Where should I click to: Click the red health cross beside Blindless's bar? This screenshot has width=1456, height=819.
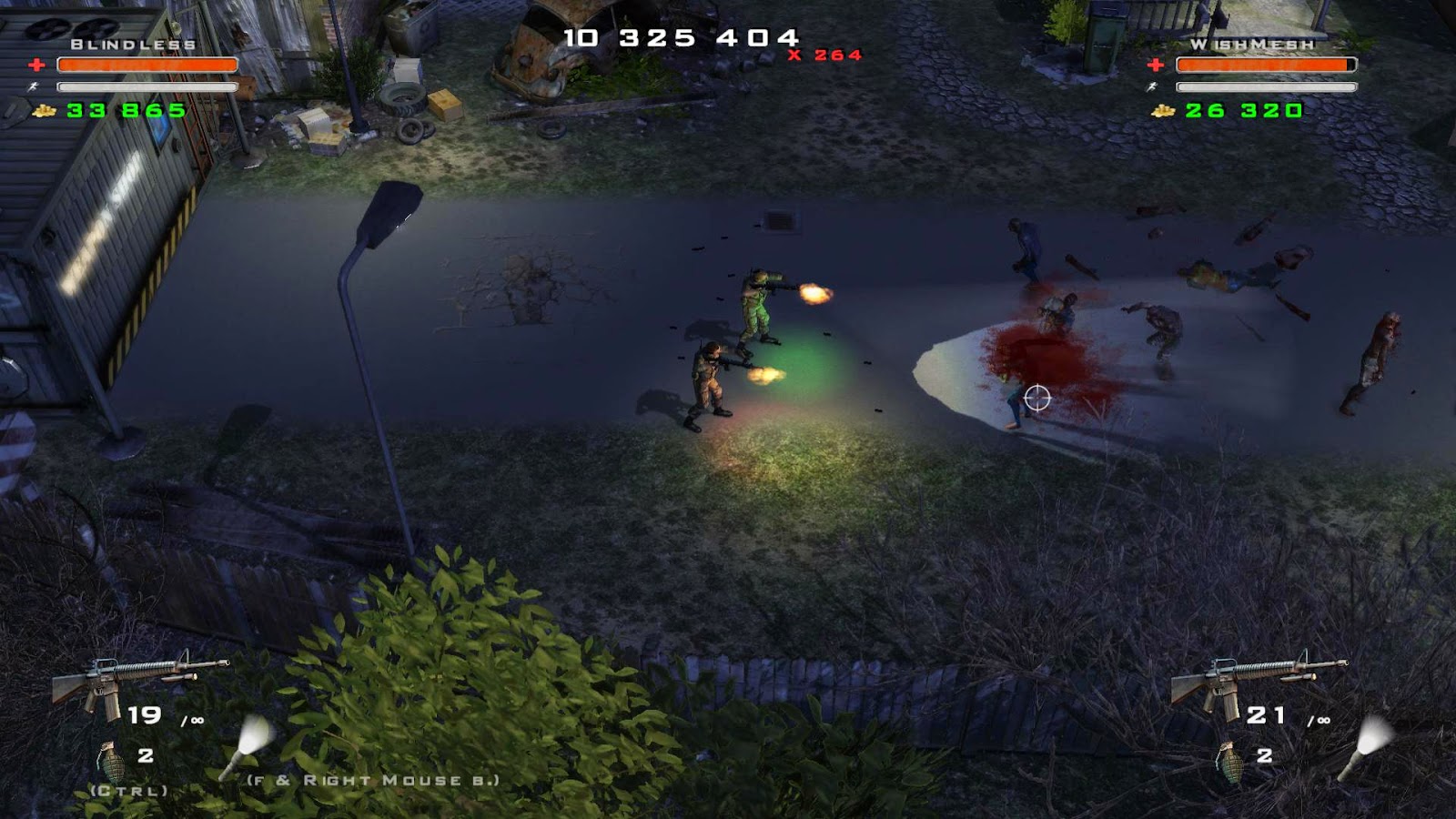pos(35,65)
